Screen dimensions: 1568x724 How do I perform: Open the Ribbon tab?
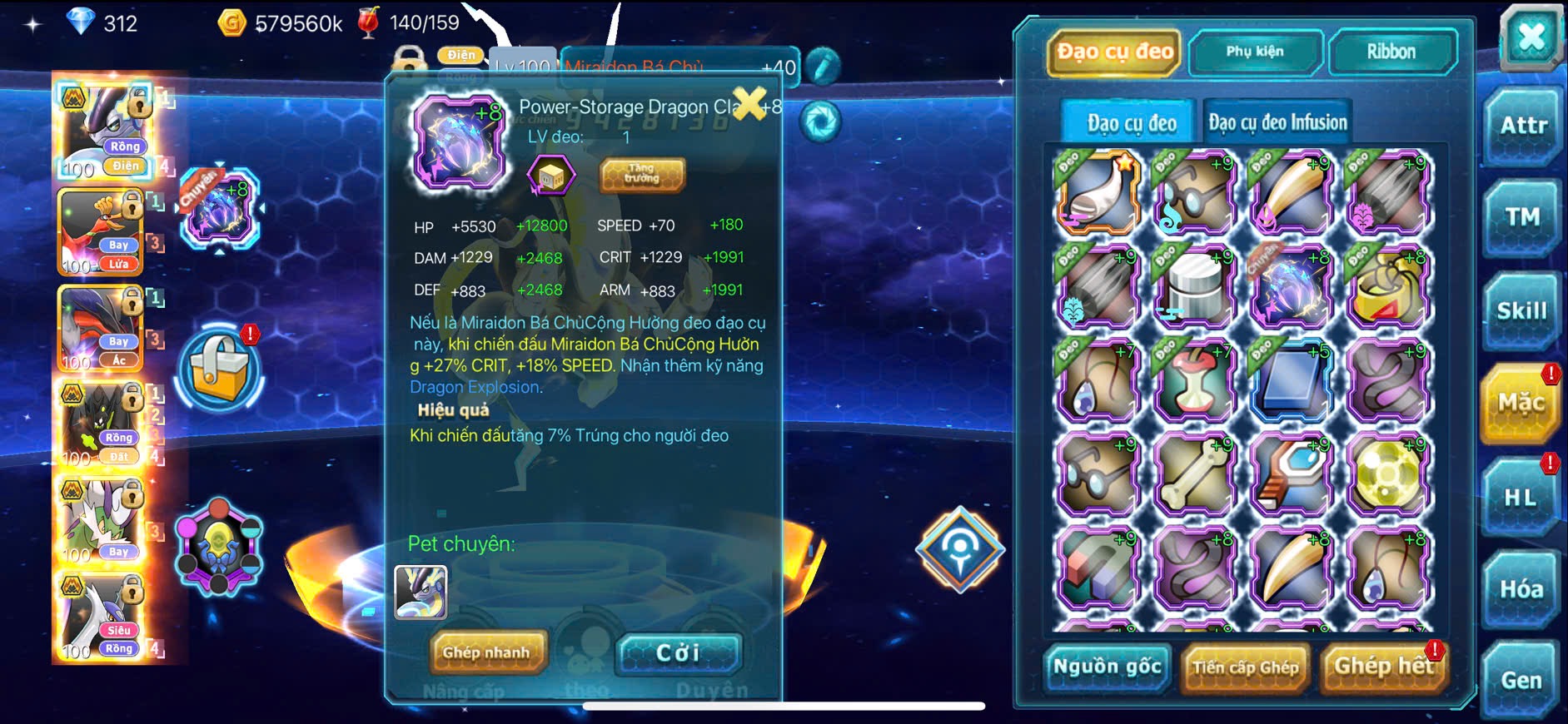pyautogui.click(x=1391, y=52)
